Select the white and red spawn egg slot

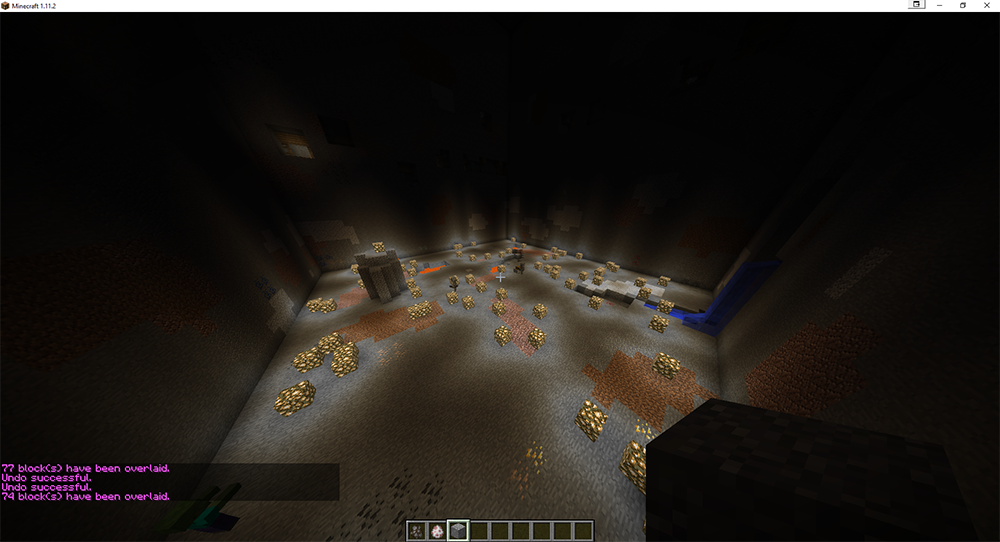click(x=437, y=531)
